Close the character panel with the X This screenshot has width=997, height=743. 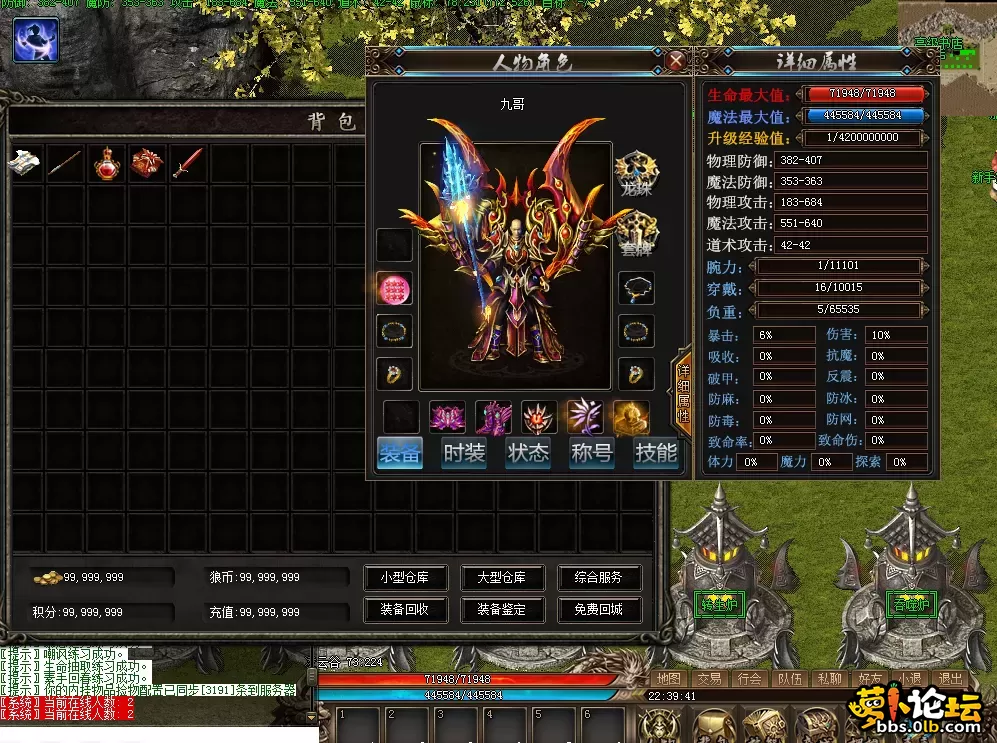(676, 61)
